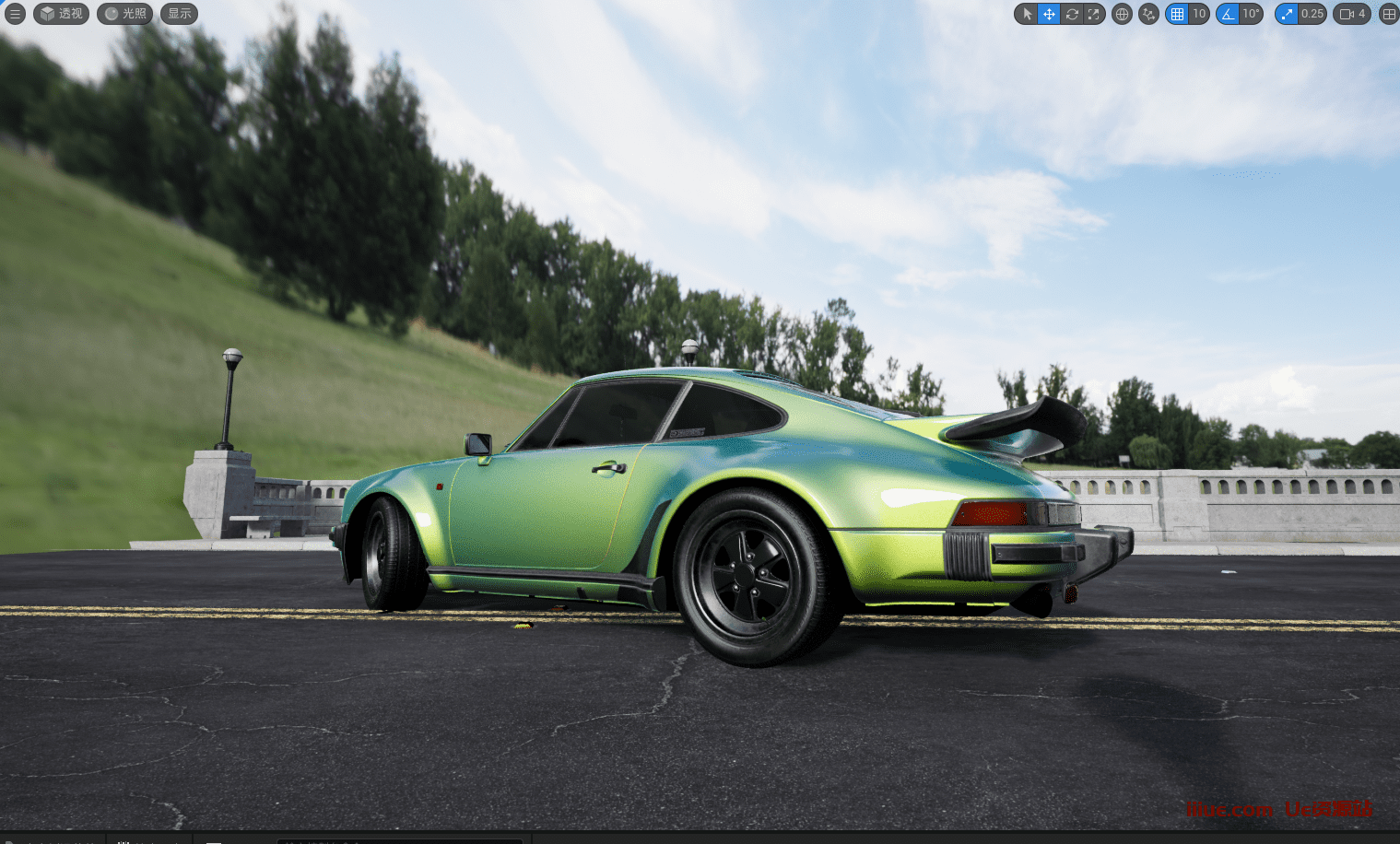This screenshot has width=1400, height=844.
Task: Open the viewport options hamburger menu
Action: point(15,14)
